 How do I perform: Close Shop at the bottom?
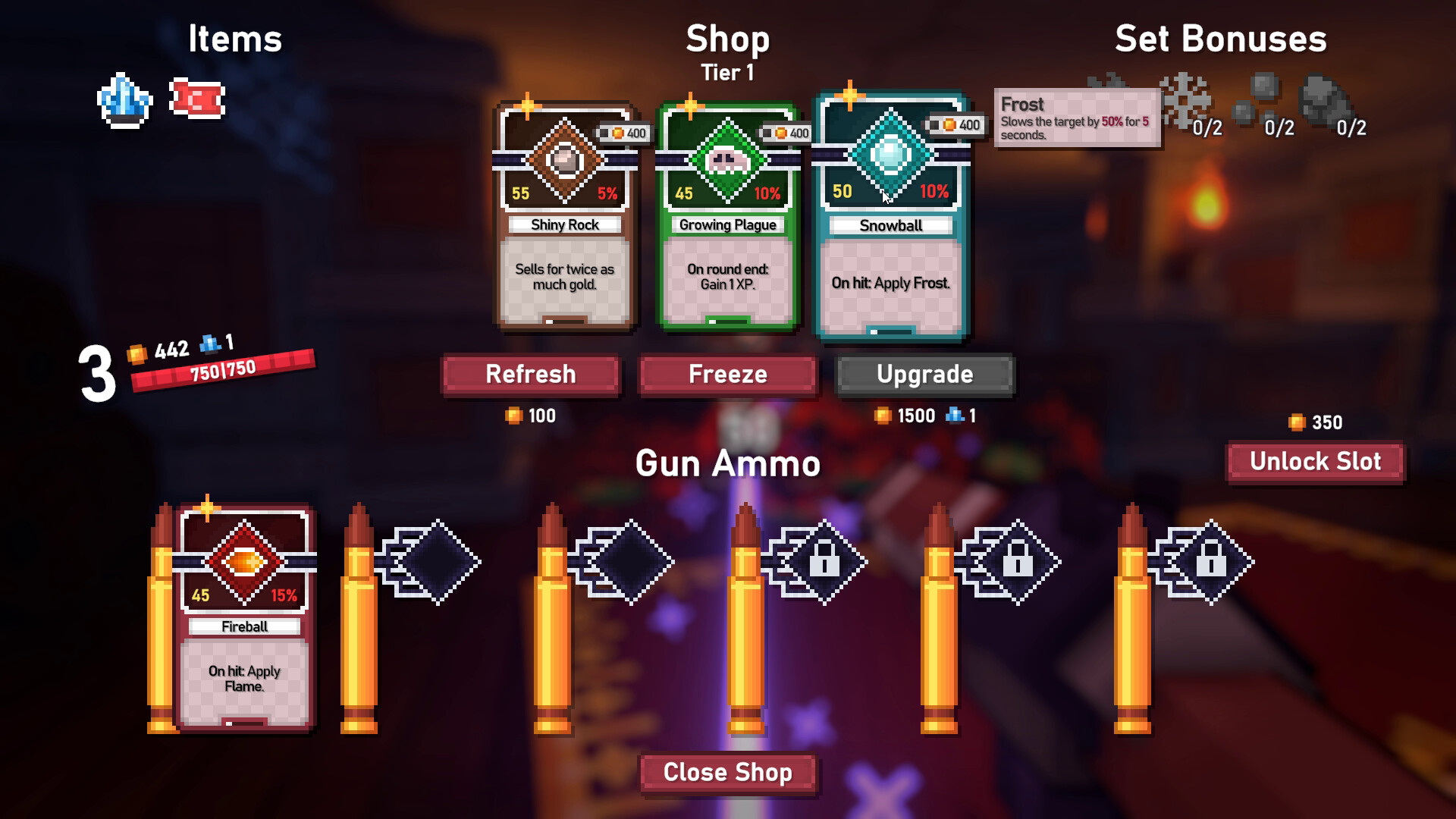[x=727, y=772]
